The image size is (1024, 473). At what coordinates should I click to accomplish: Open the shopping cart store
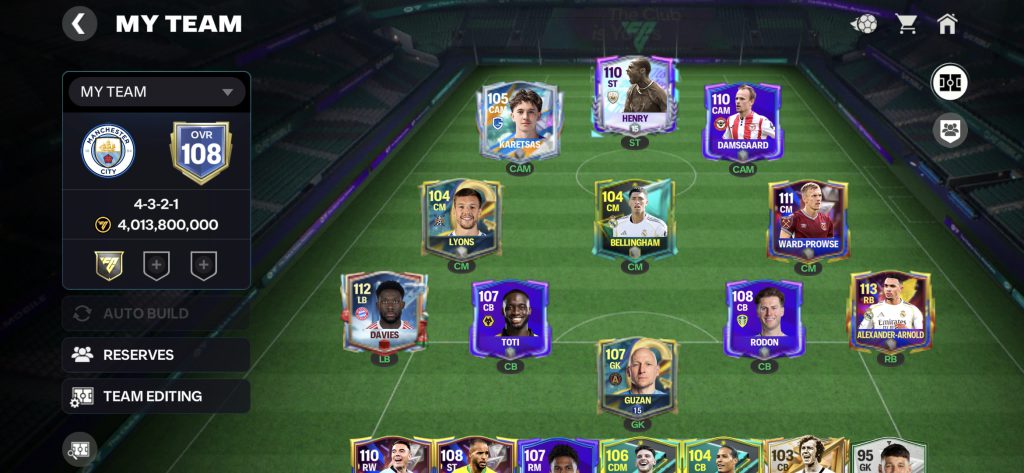(x=907, y=23)
